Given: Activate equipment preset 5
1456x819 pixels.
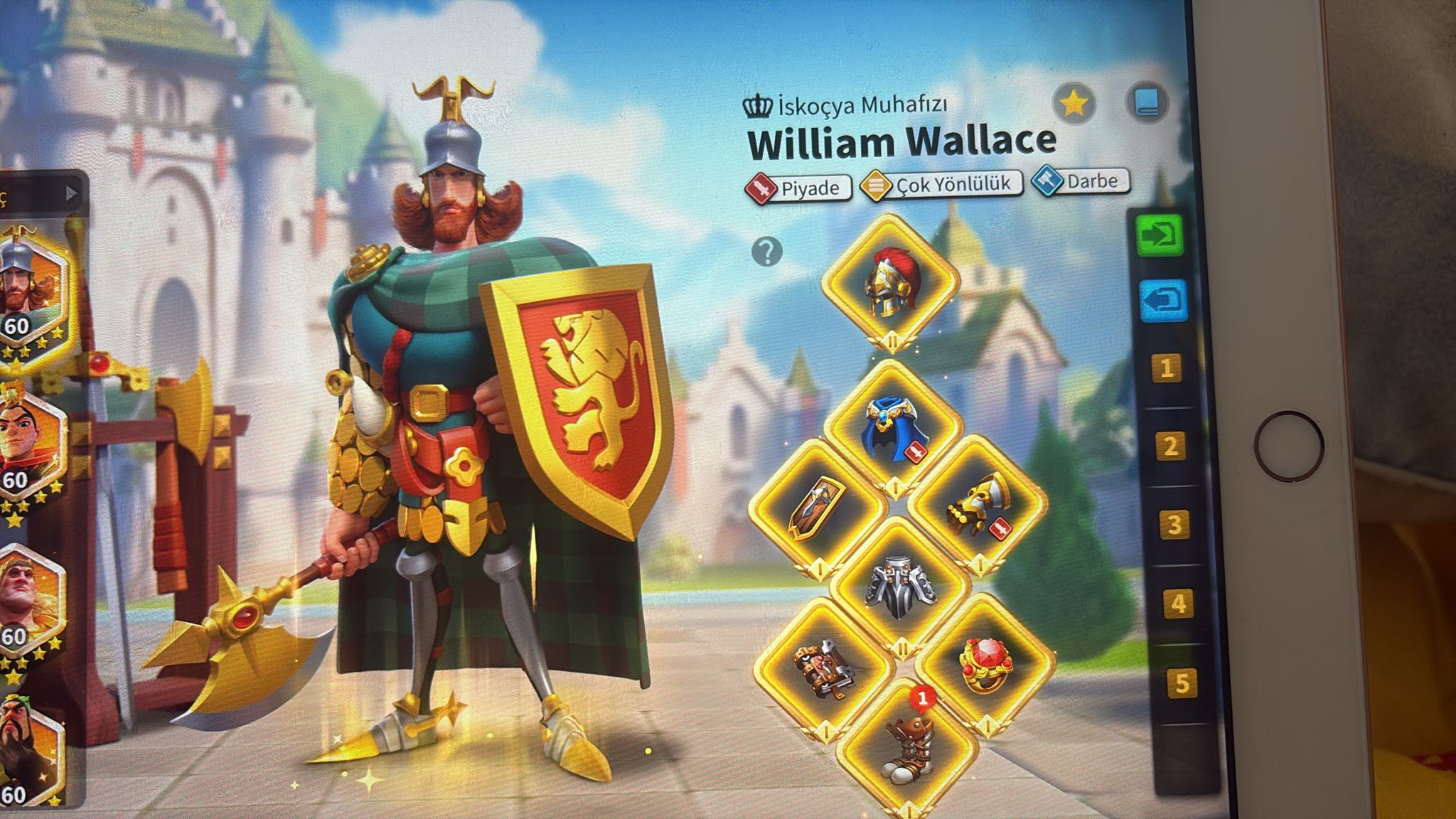Looking at the screenshot, I should click(x=1181, y=682).
